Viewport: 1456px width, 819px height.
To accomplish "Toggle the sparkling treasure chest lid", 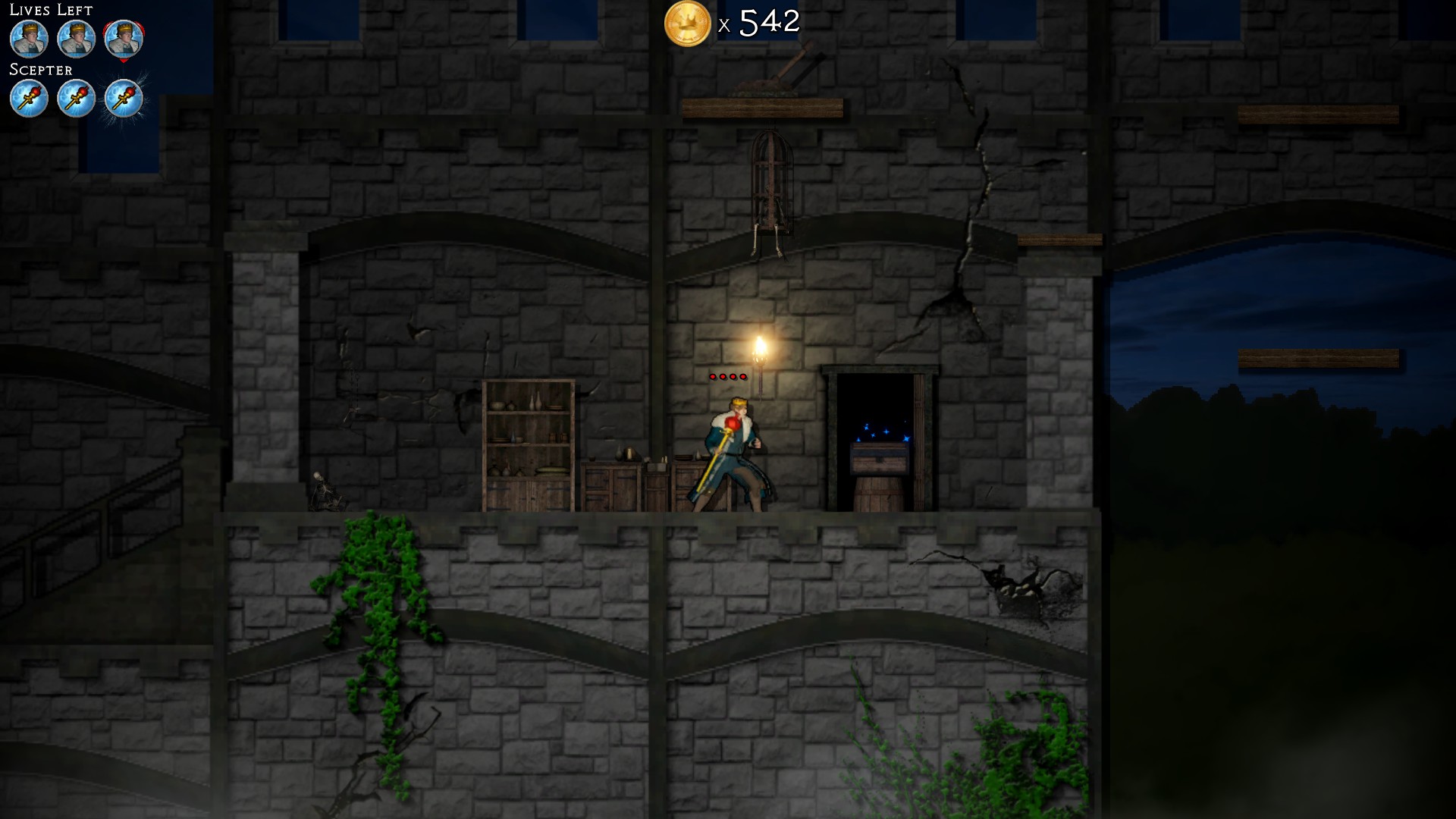I will tap(879, 455).
